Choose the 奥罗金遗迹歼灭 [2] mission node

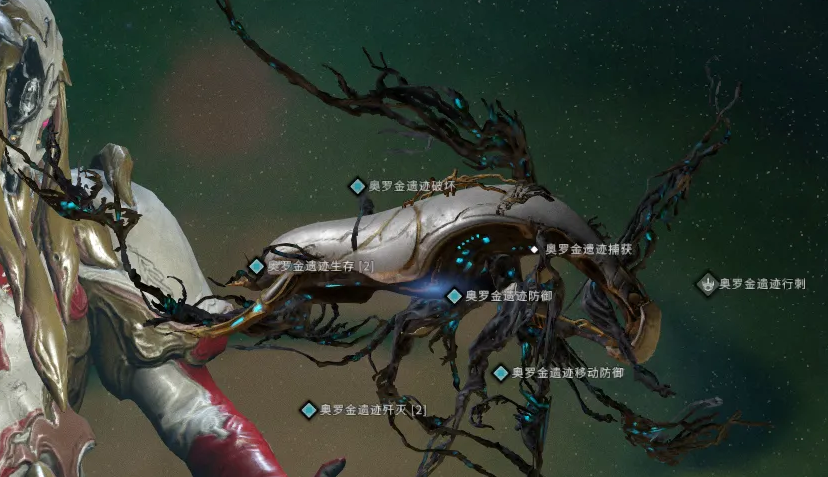pos(309,410)
